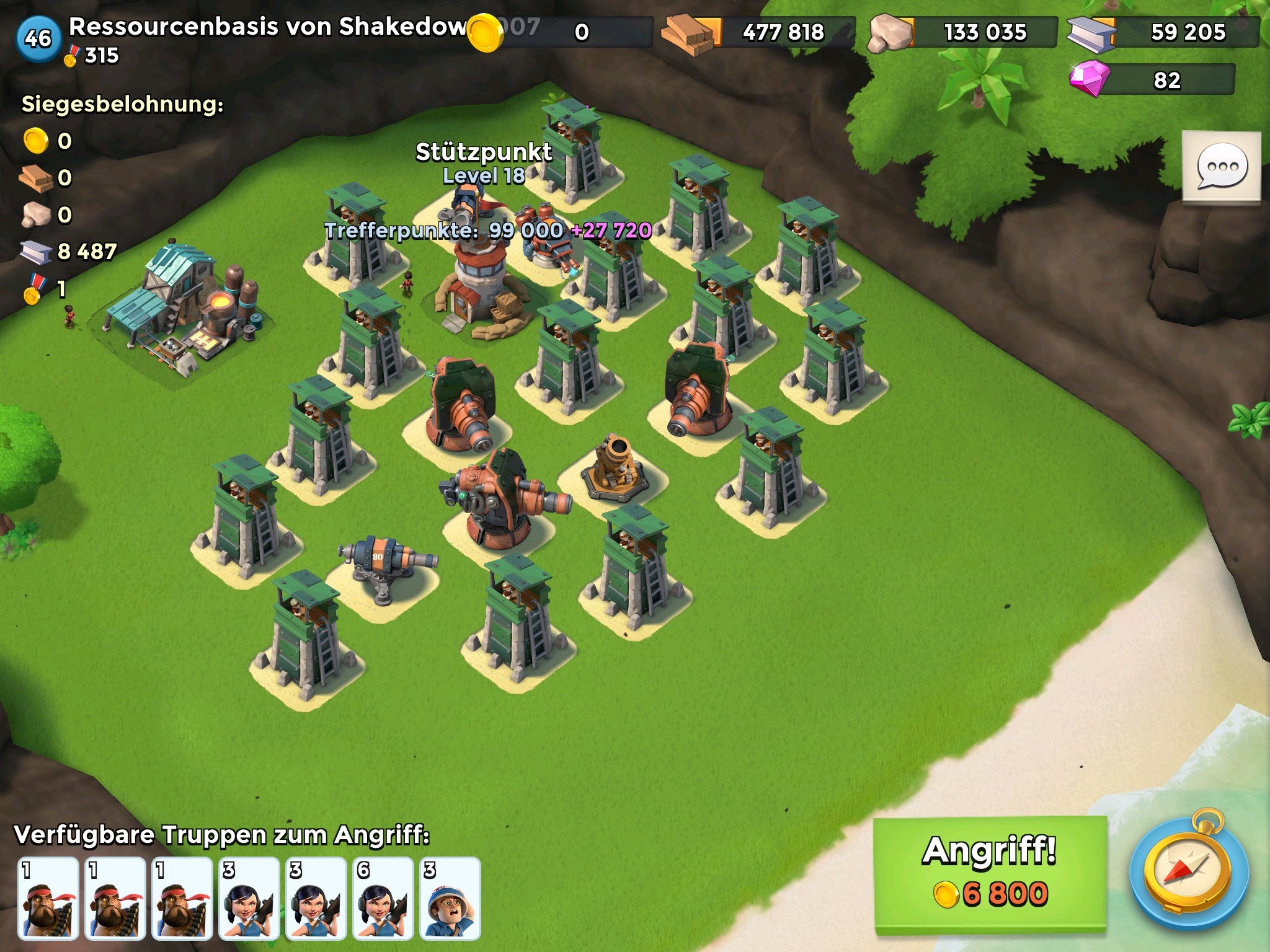Select the Medic troop card
Viewport: 1270px width, 952px height.
click(450, 897)
